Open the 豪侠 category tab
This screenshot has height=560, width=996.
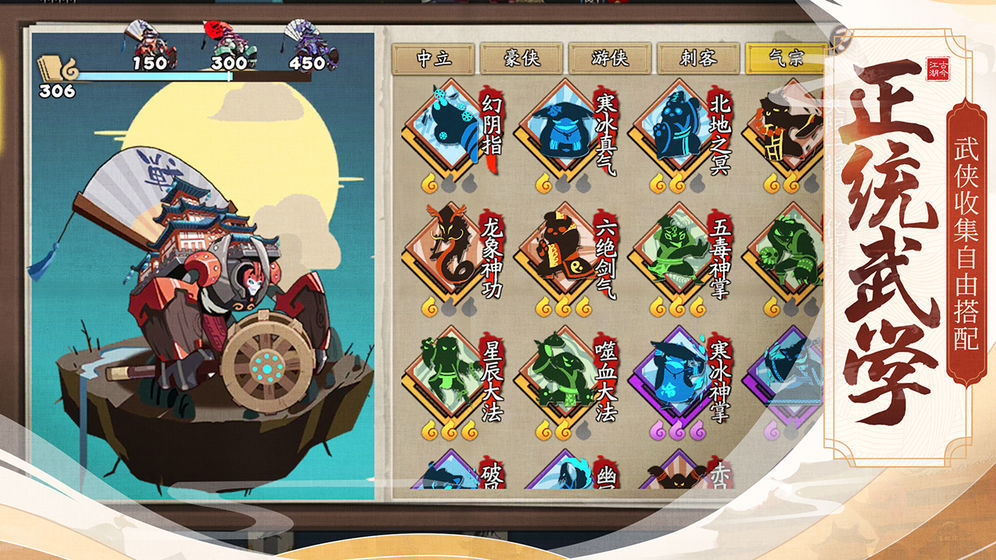[521, 59]
